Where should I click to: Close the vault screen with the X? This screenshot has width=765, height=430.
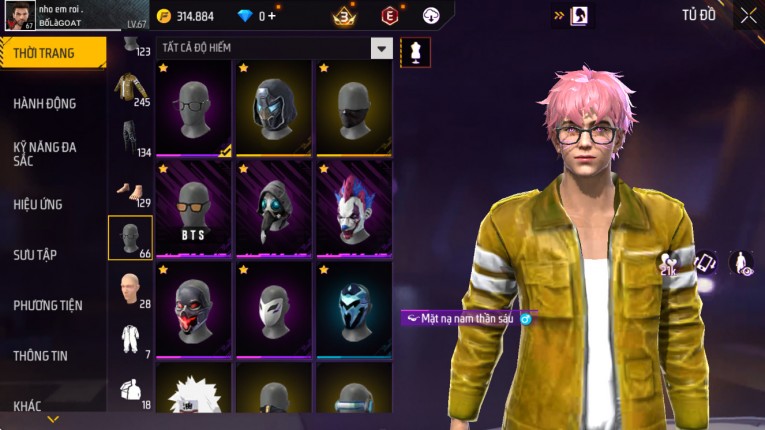(748, 15)
